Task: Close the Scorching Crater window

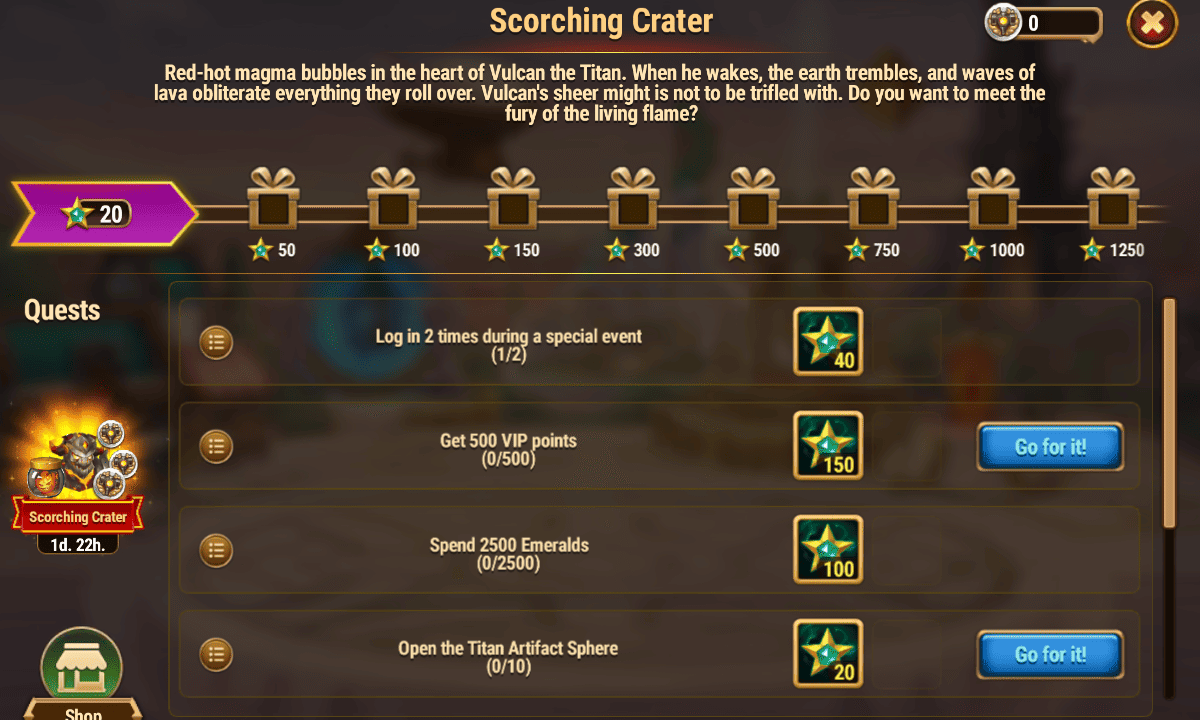Action: pos(1152,23)
